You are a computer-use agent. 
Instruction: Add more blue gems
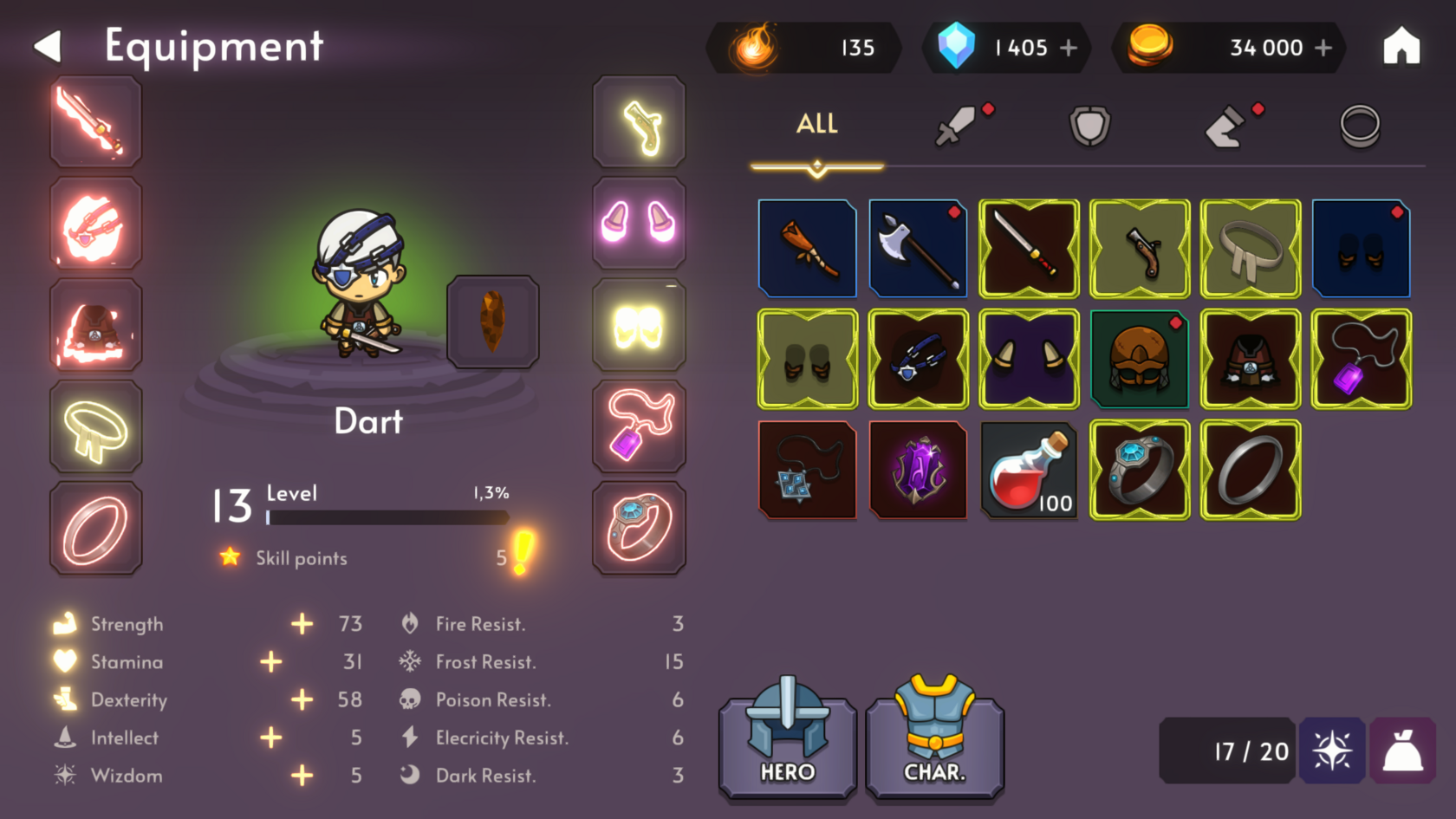coord(1069,48)
